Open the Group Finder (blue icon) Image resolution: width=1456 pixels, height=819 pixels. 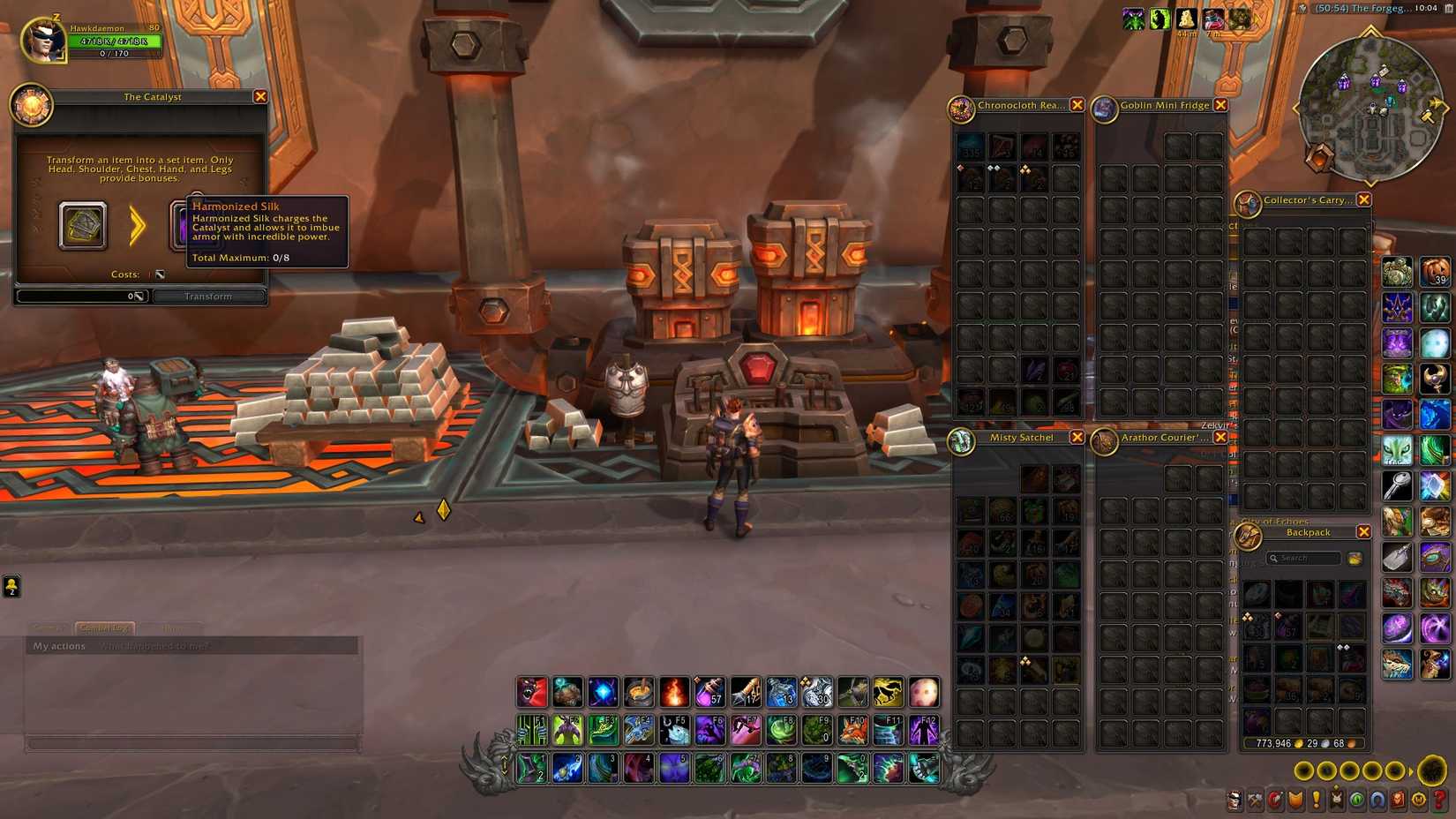point(1379,800)
